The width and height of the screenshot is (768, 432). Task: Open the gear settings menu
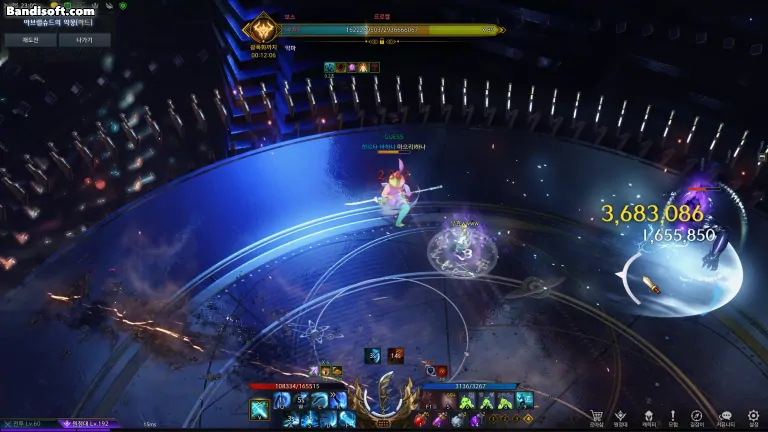click(752, 415)
